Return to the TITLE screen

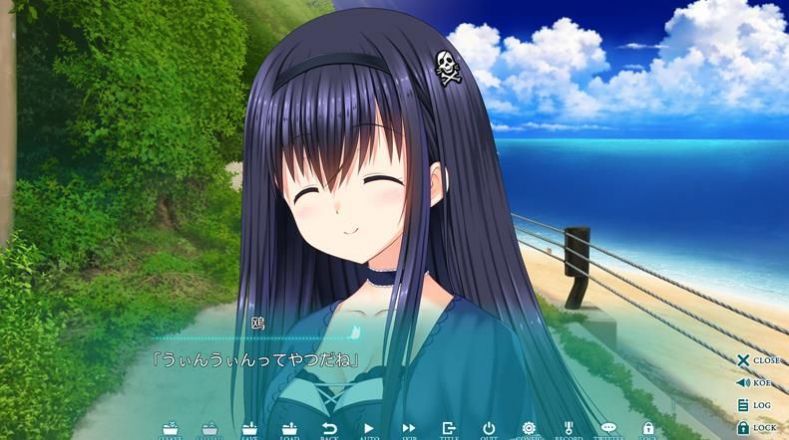click(x=449, y=430)
